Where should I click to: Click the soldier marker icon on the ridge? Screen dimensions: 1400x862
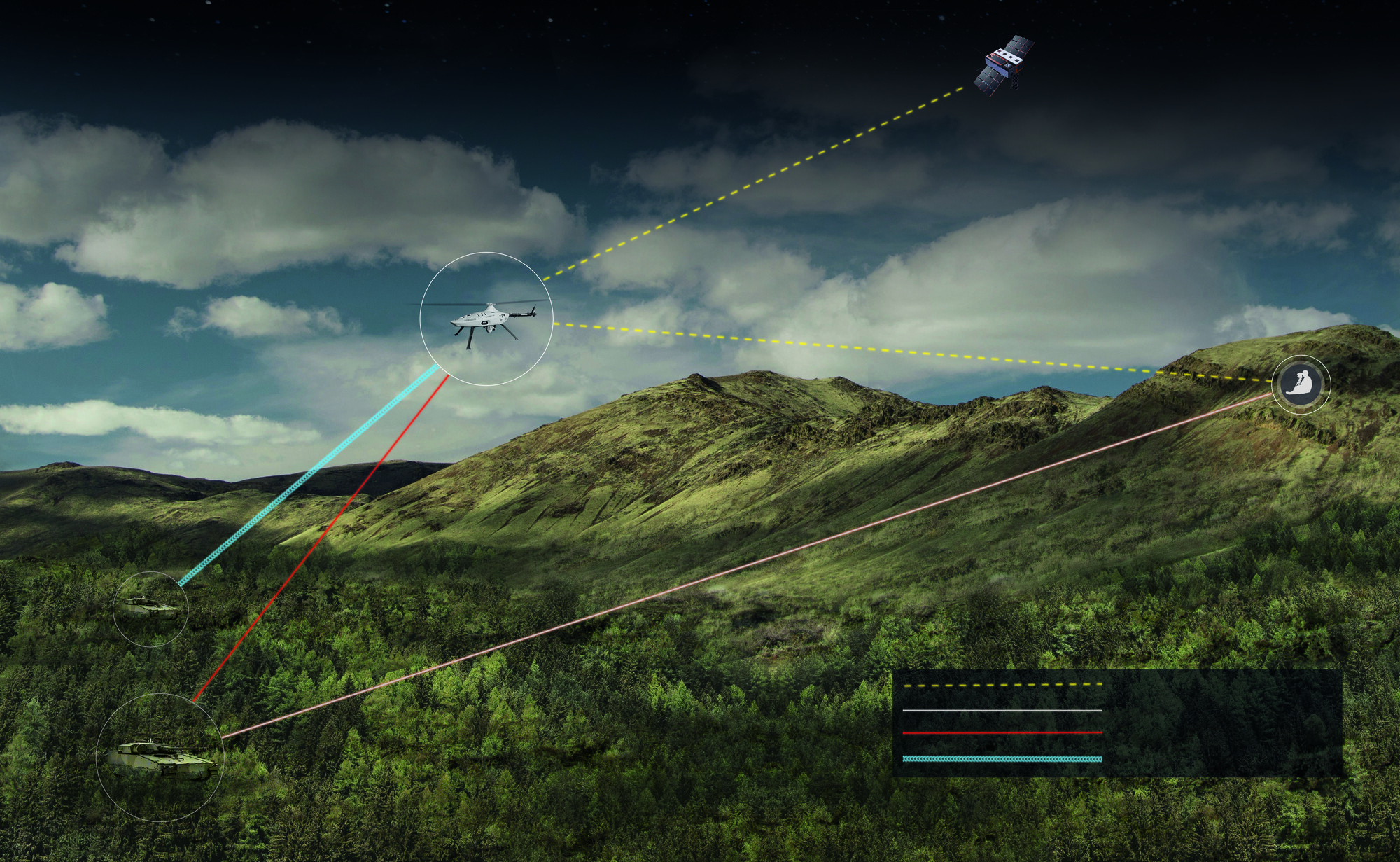coord(1301,384)
